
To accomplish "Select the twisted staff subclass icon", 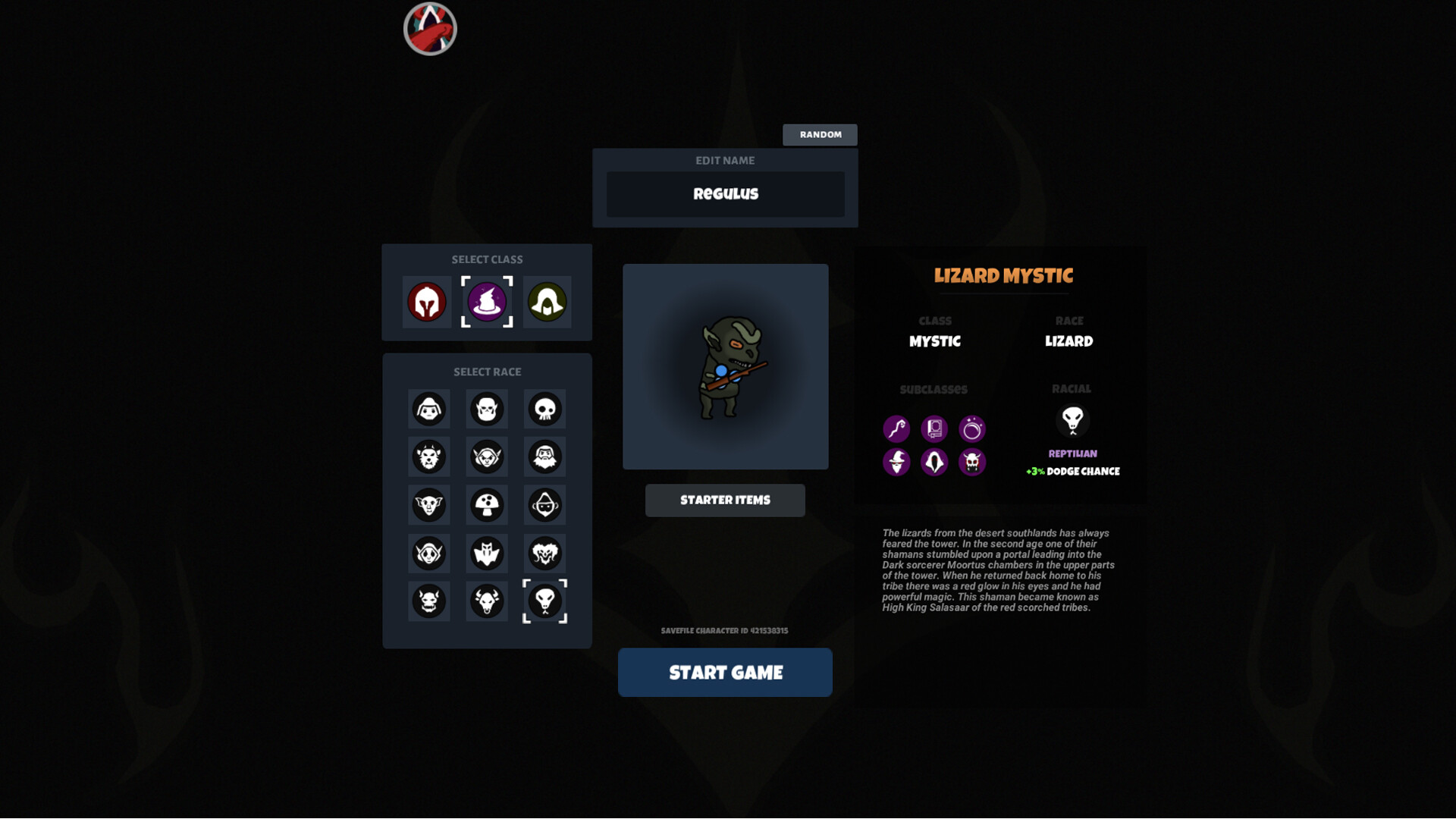I will pos(896,428).
